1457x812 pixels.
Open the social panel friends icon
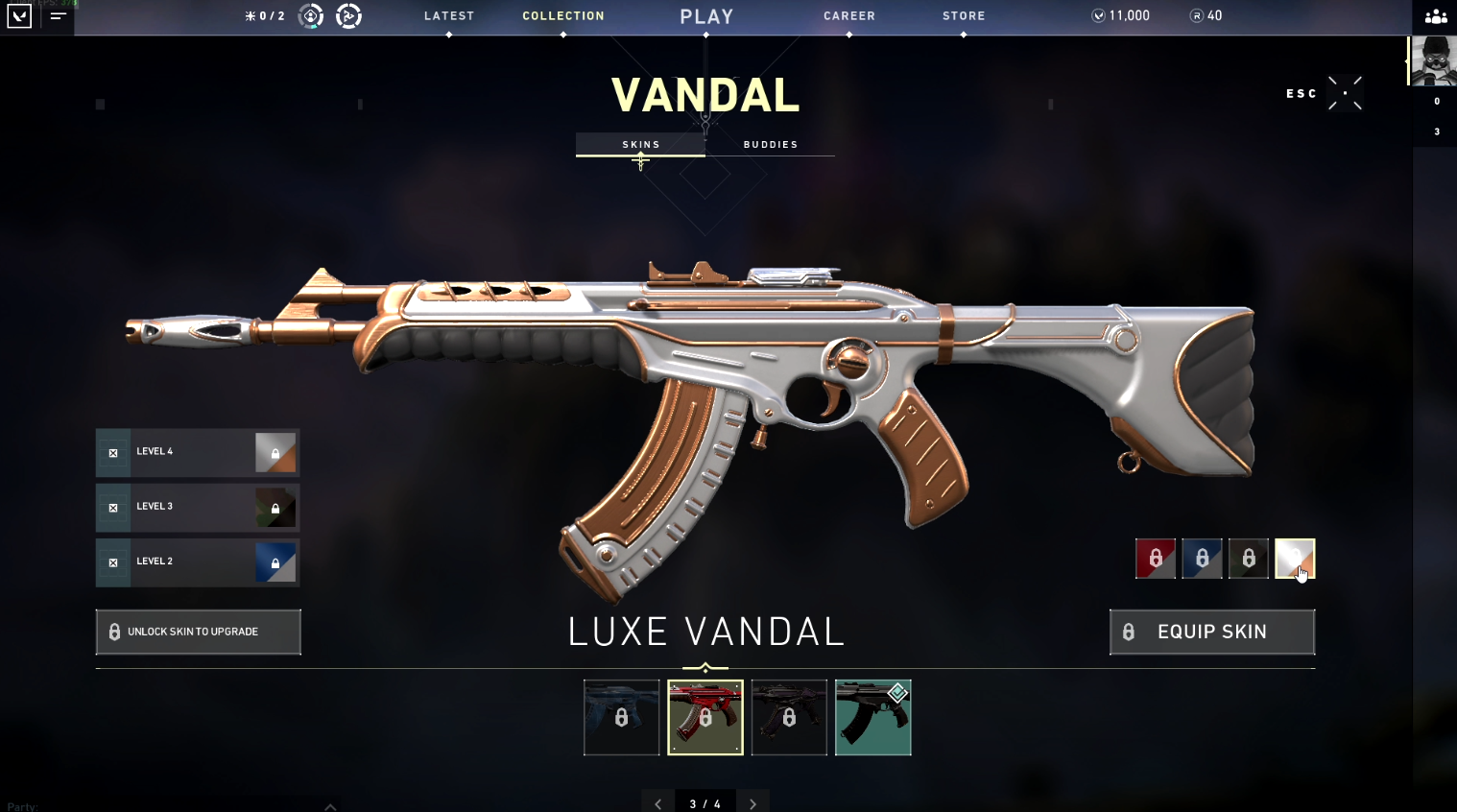coord(1434,16)
